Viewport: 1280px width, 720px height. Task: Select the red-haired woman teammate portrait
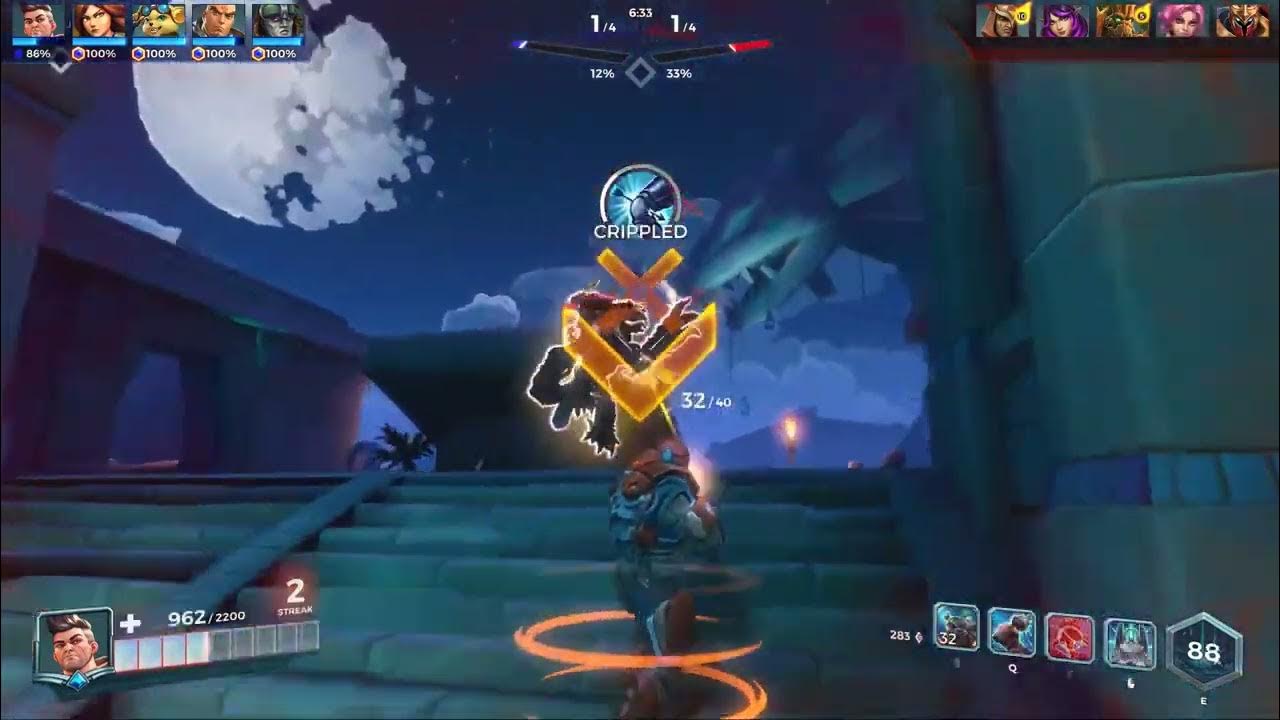point(99,21)
